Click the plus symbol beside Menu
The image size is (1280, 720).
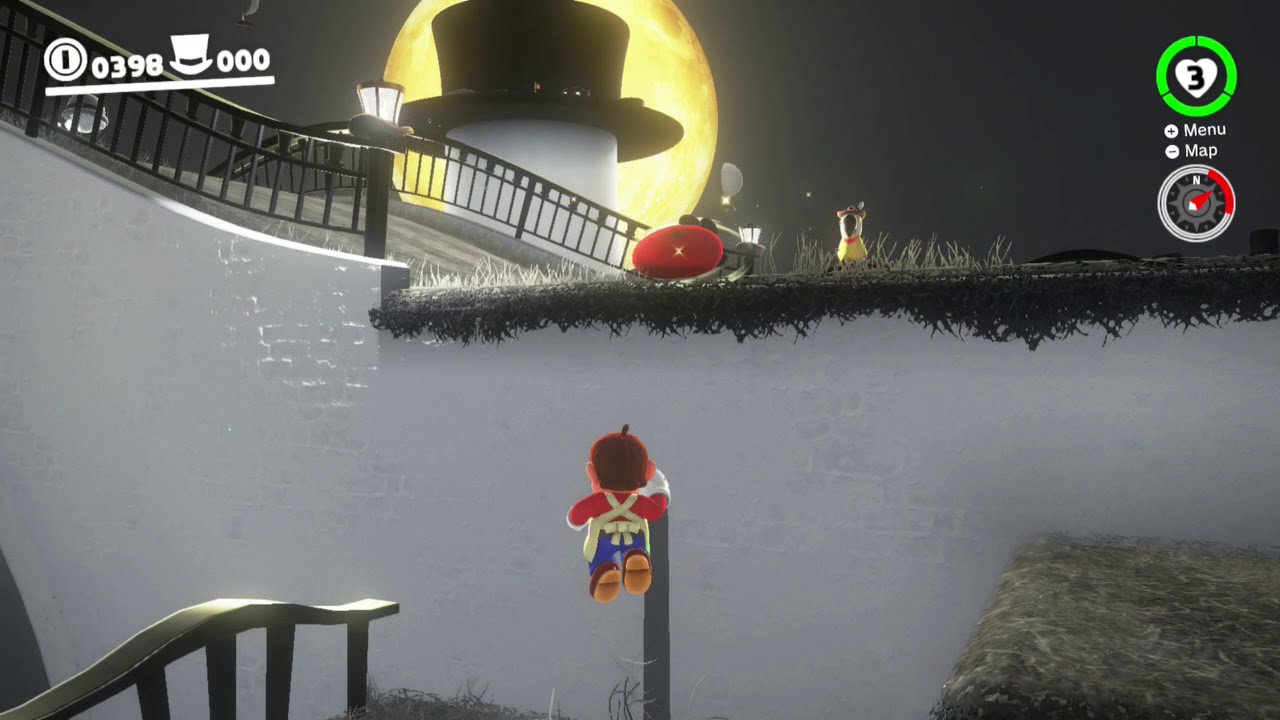point(1169,129)
